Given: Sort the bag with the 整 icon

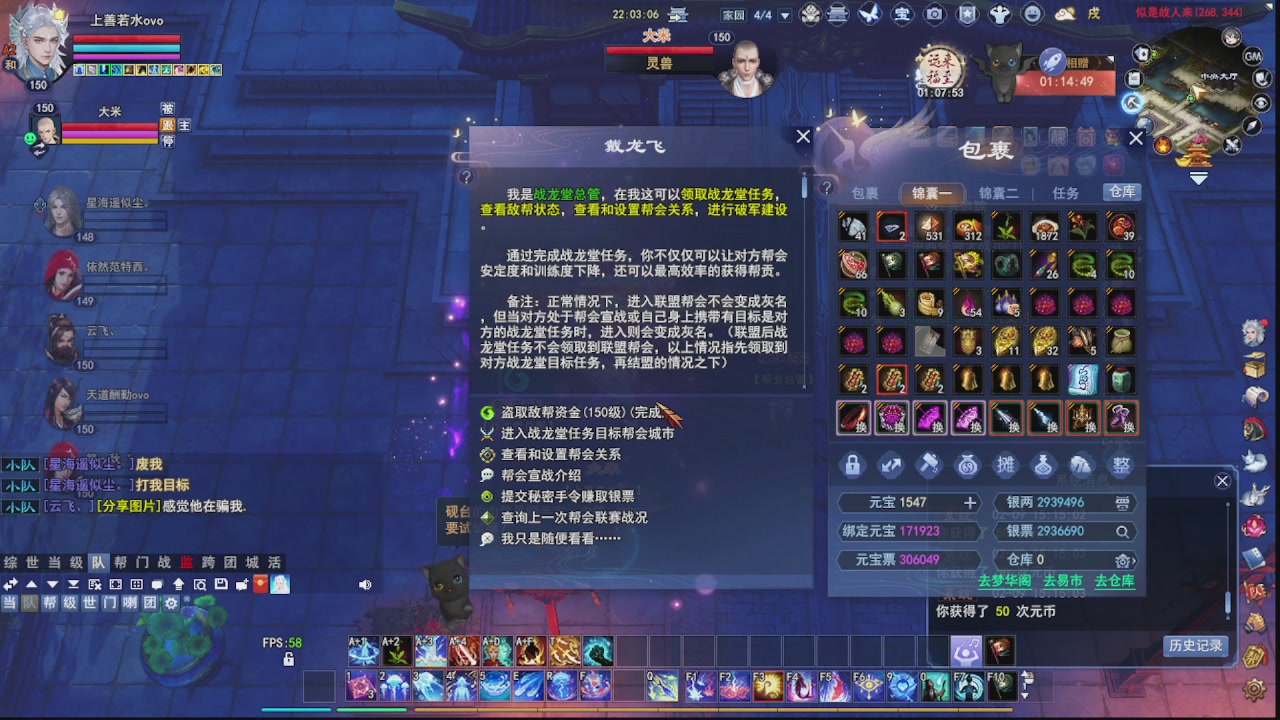Looking at the screenshot, I should pos(1120,466).
